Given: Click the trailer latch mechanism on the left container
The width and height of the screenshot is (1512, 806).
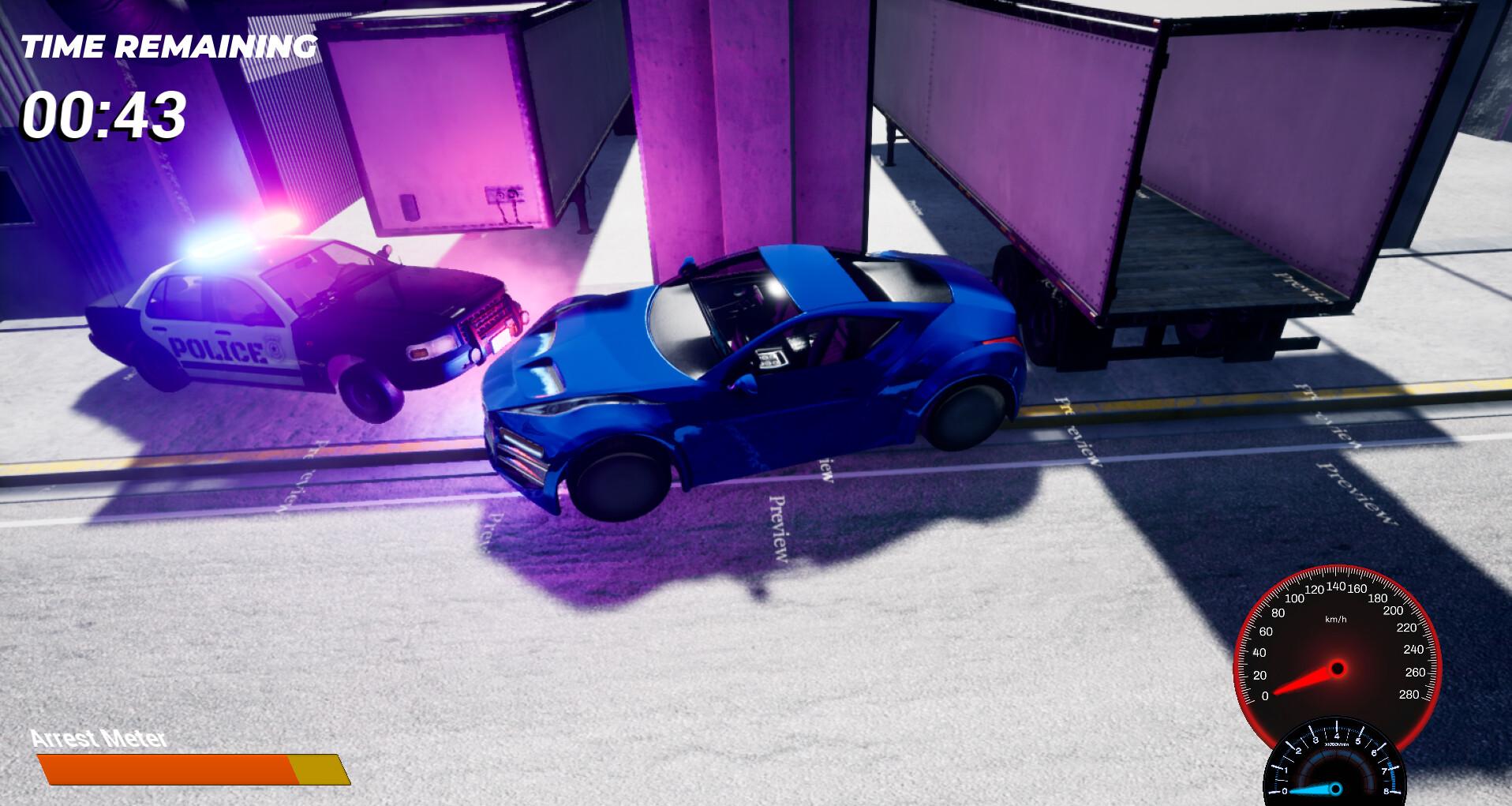Looking at the screenshot, I should [505, 194].
